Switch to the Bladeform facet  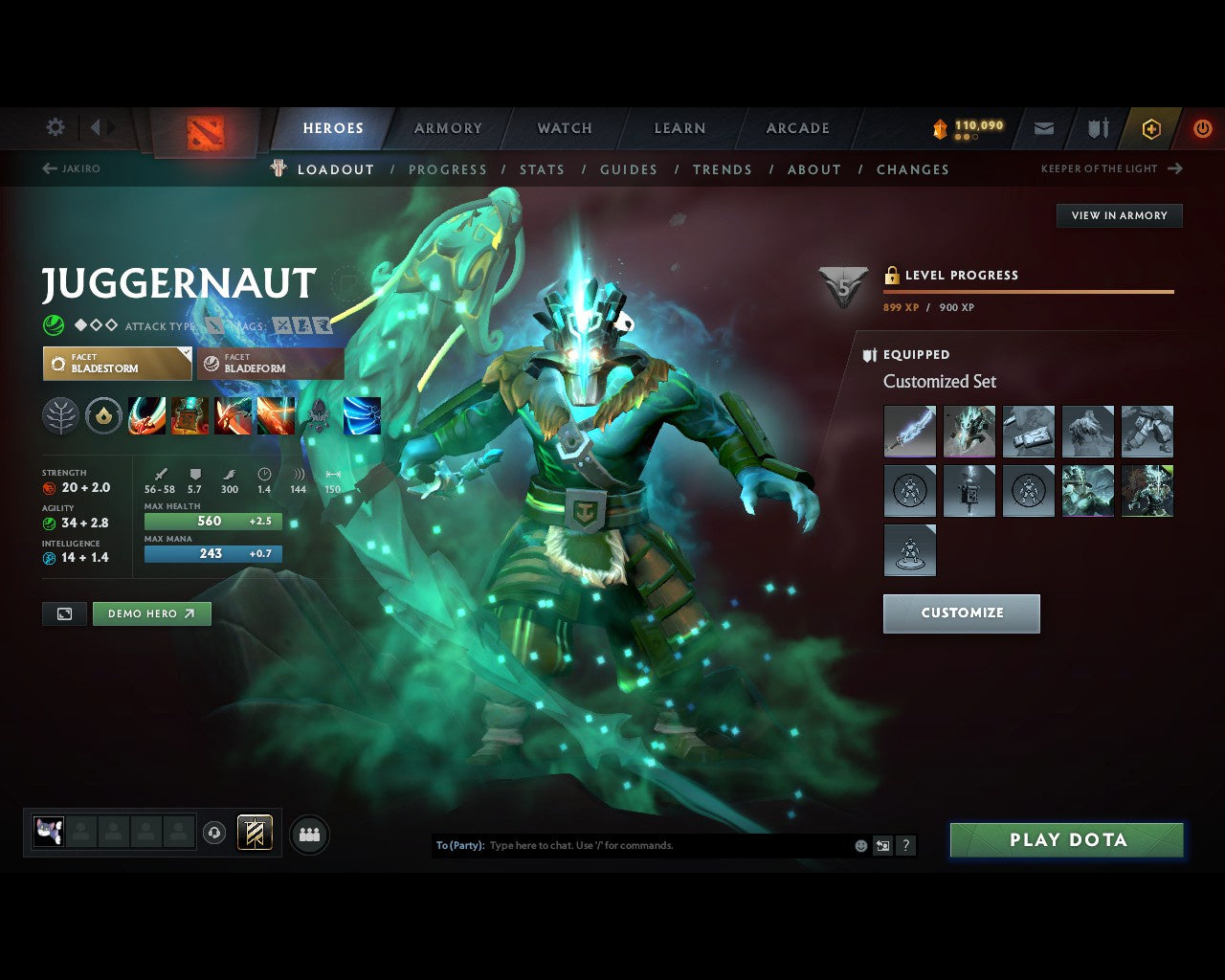click(269, 364)
